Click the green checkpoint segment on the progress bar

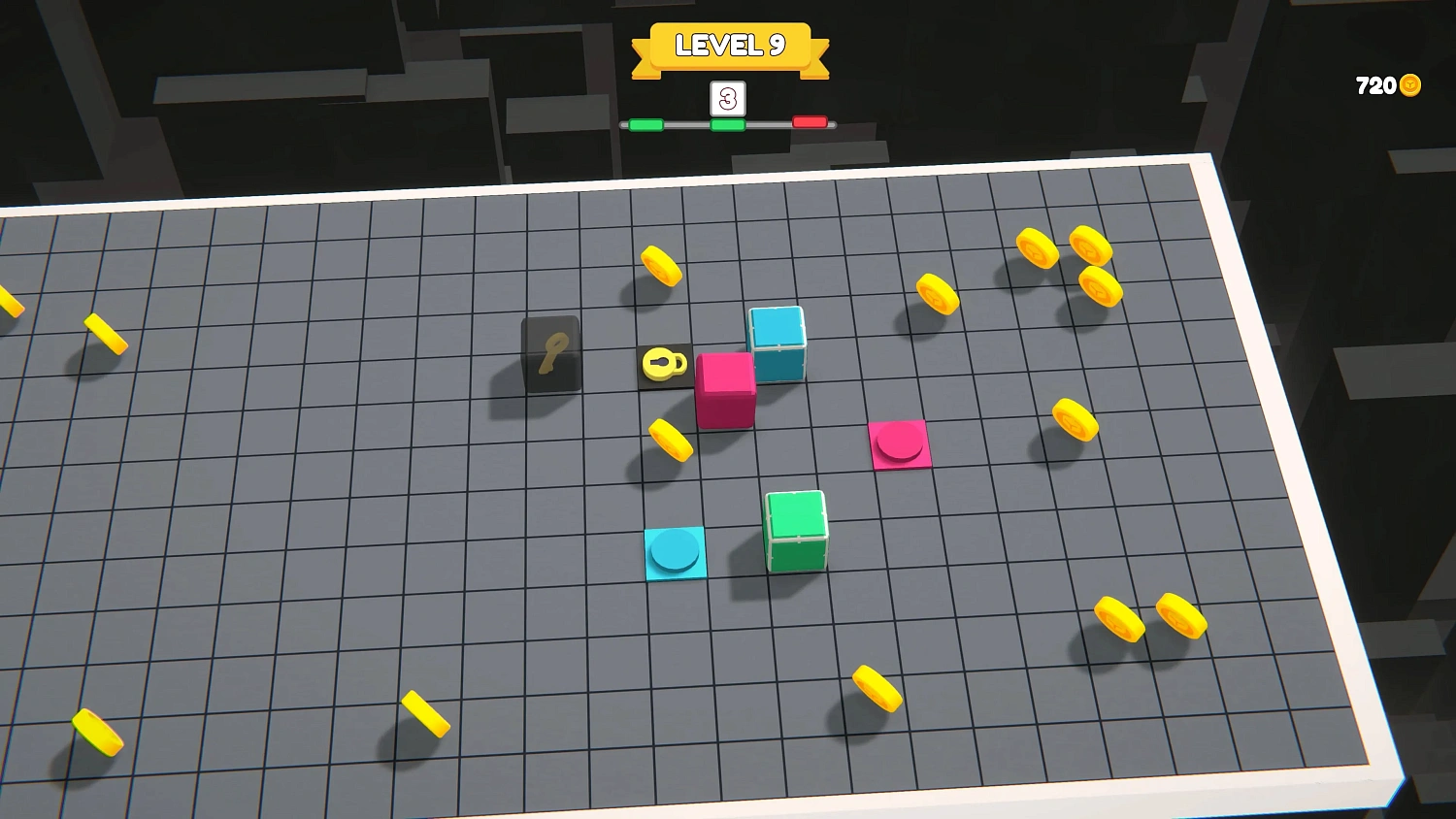click(726, 123)
